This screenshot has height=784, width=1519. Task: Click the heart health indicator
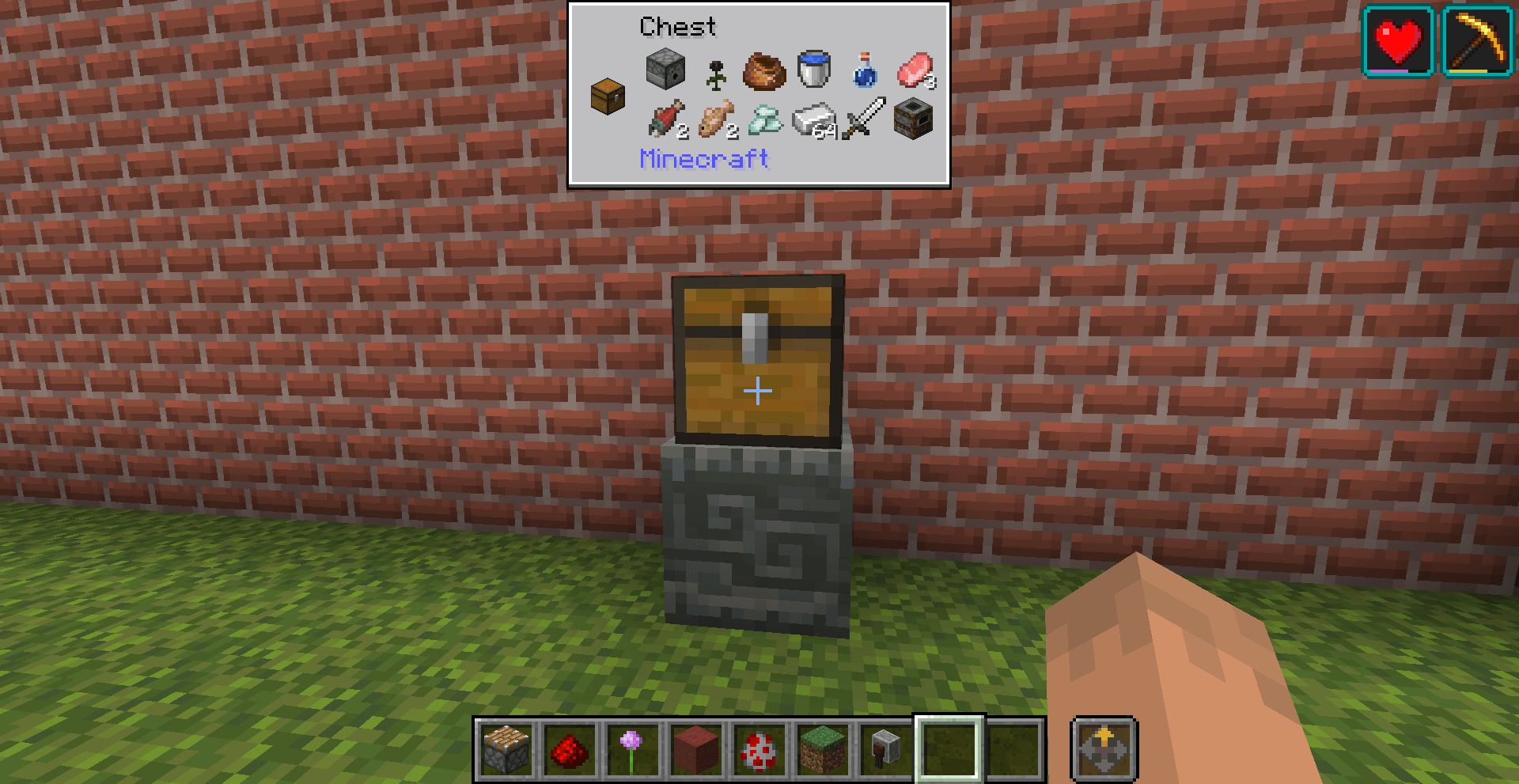tap(1396, 40)
